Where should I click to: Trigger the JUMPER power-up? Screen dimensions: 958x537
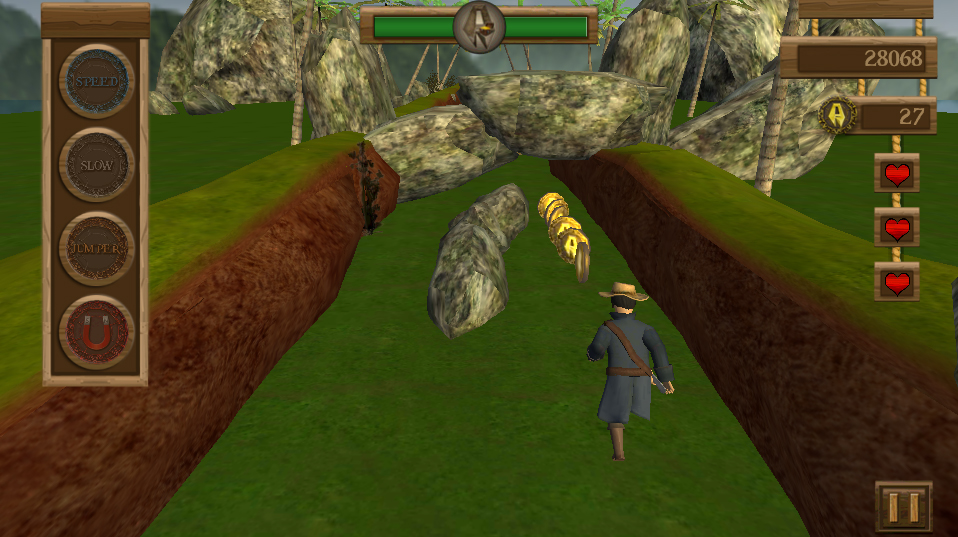click(96, 249)
